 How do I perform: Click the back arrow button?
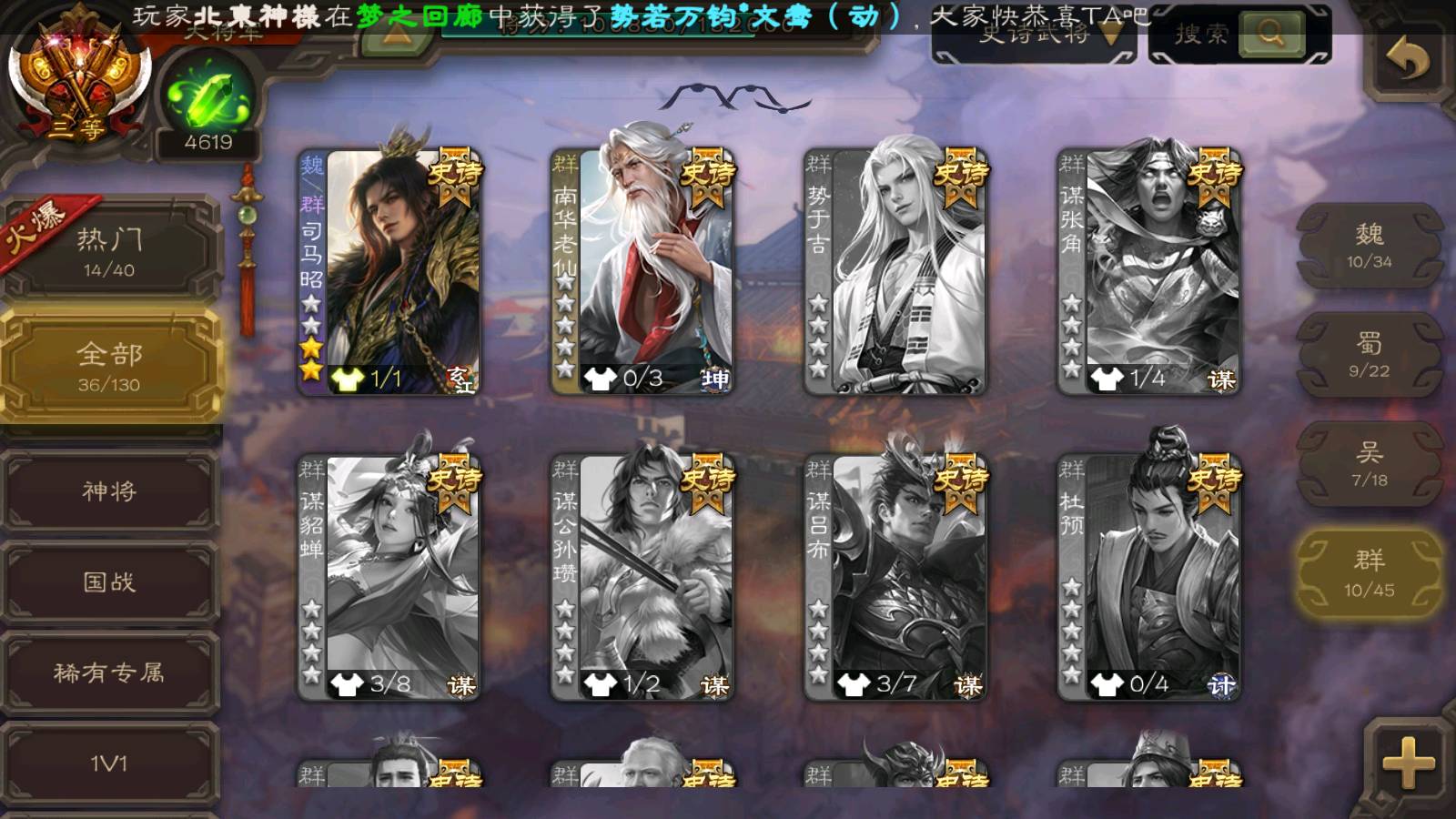[1407, 60]
